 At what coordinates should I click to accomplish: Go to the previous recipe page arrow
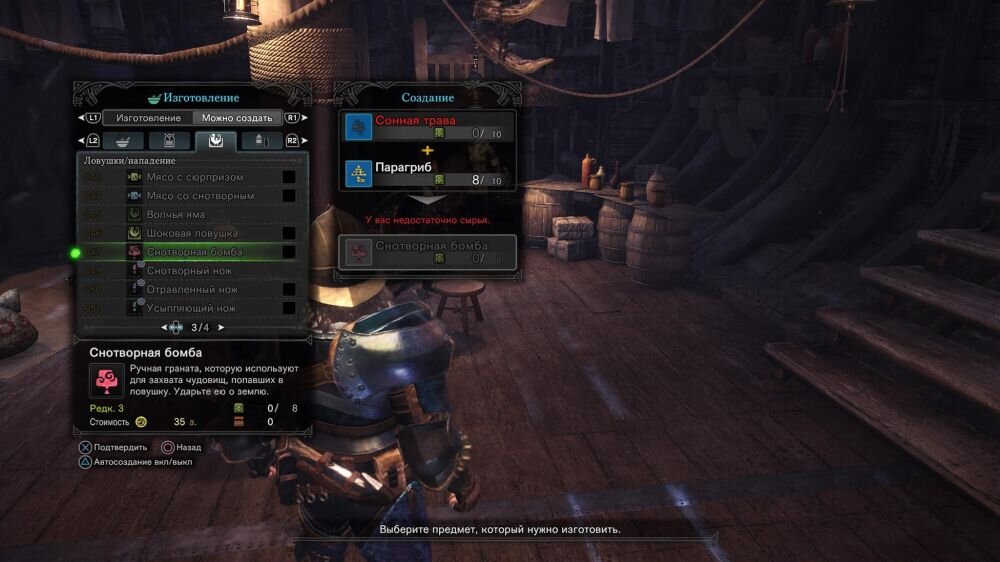point(164,327)
